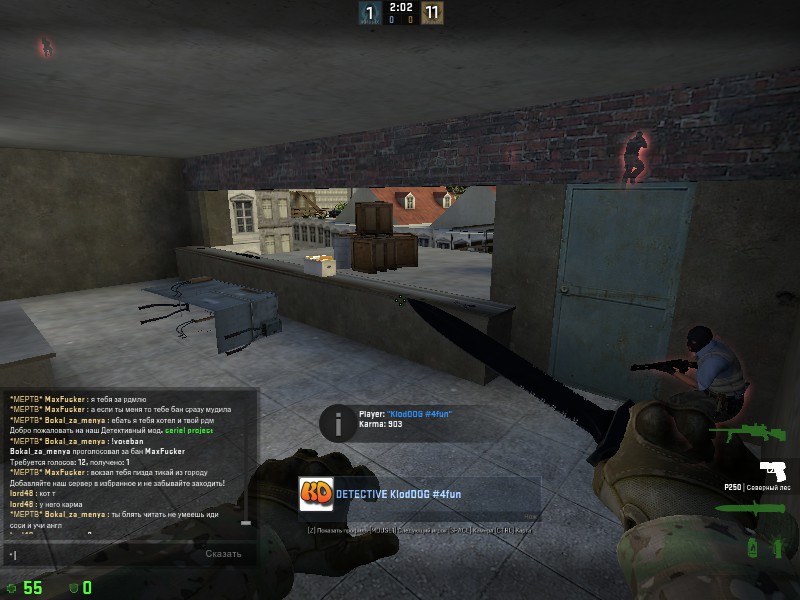Click the KD avatar of KlodDOG #4fun

pyautogui.click(x=316, y=495)
